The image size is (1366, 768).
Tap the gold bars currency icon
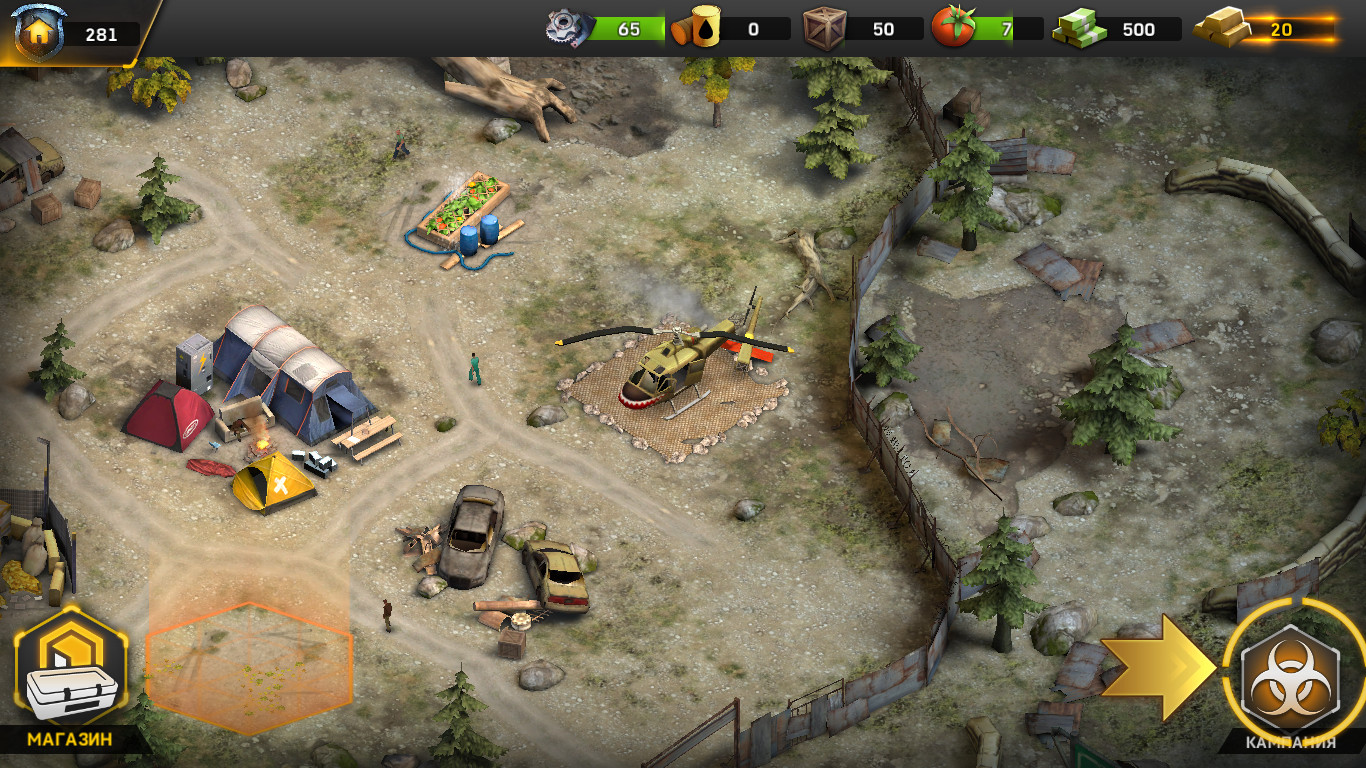click(x=1221, y=28)
